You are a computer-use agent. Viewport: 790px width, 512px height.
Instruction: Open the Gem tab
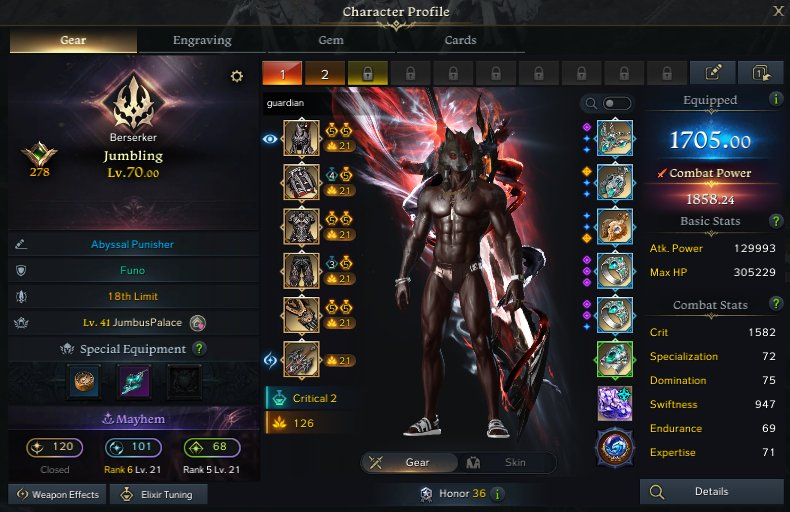[331, 41]
